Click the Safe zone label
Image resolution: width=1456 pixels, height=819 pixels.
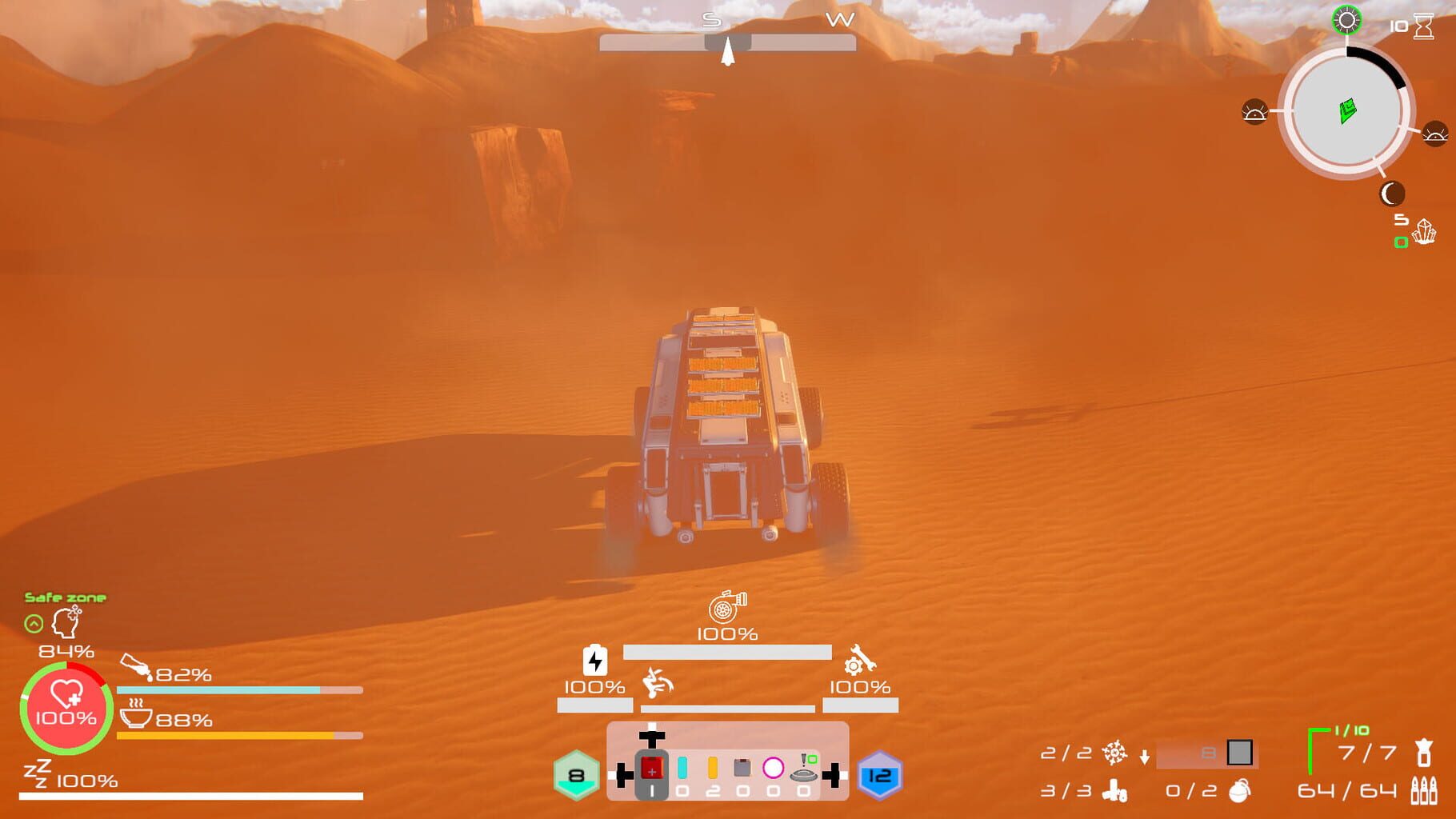(66, 597)
